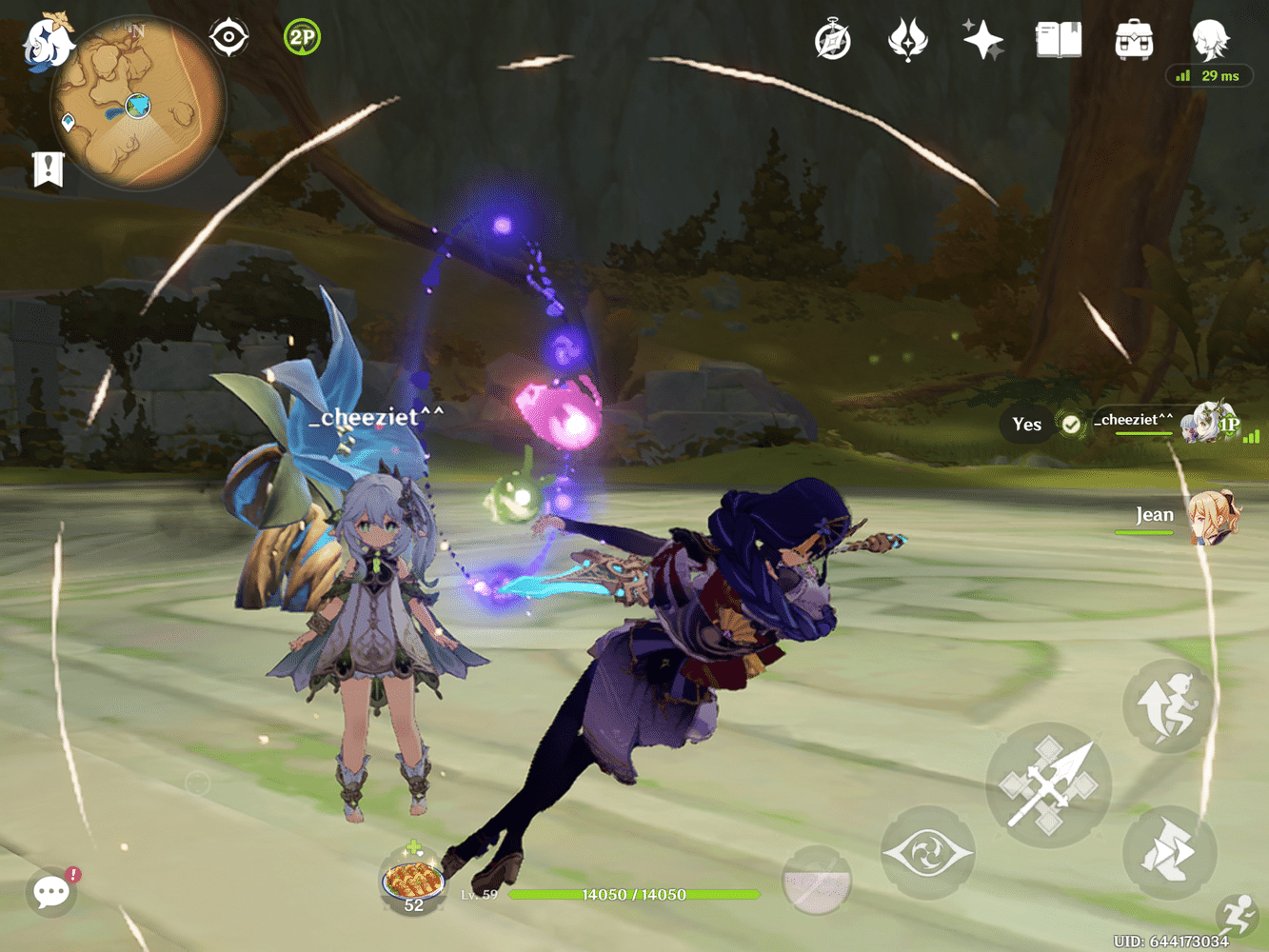Open the Events overview icon

(907, 38)
